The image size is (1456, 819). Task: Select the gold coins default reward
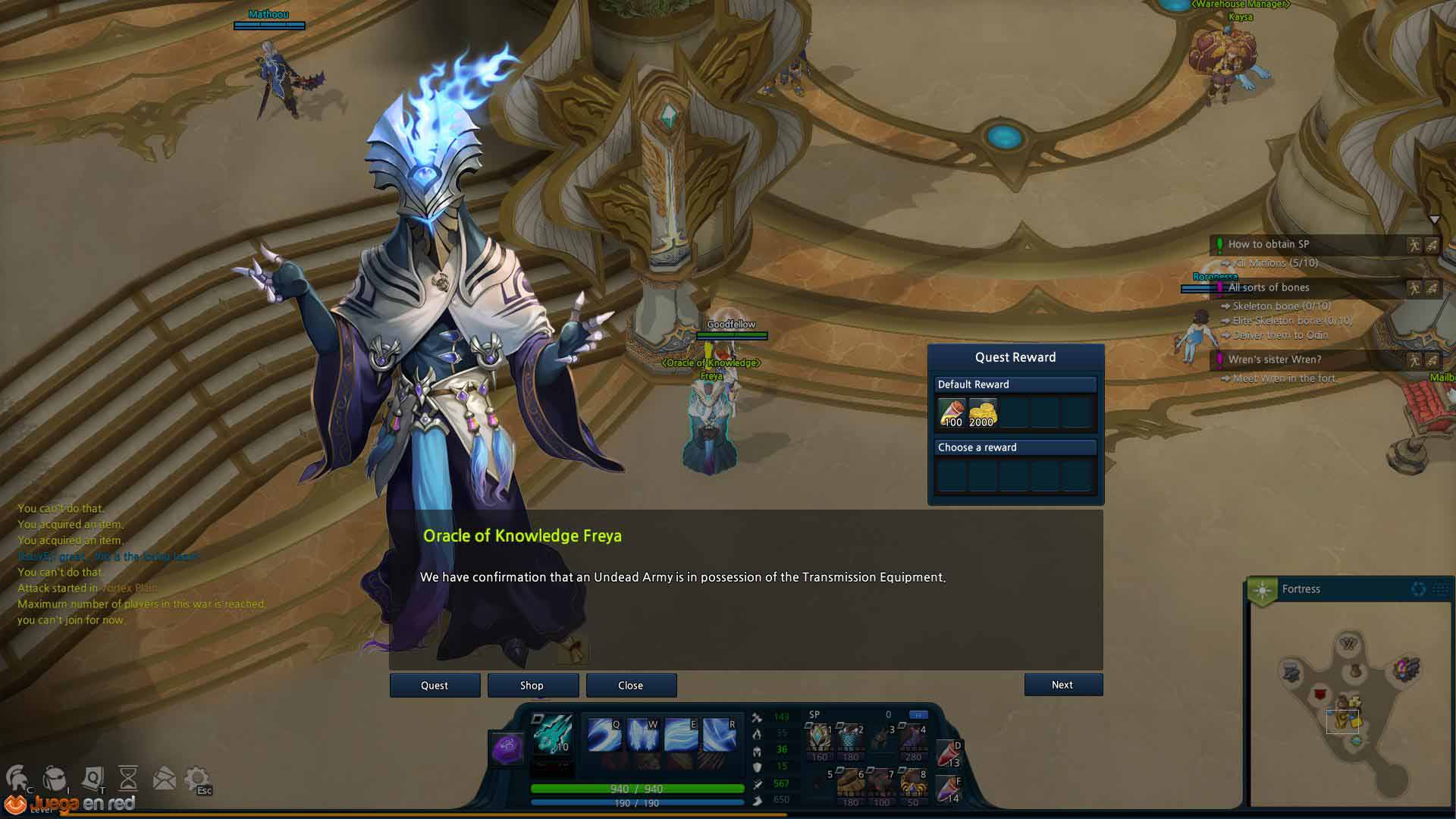(x=982, y=413)
